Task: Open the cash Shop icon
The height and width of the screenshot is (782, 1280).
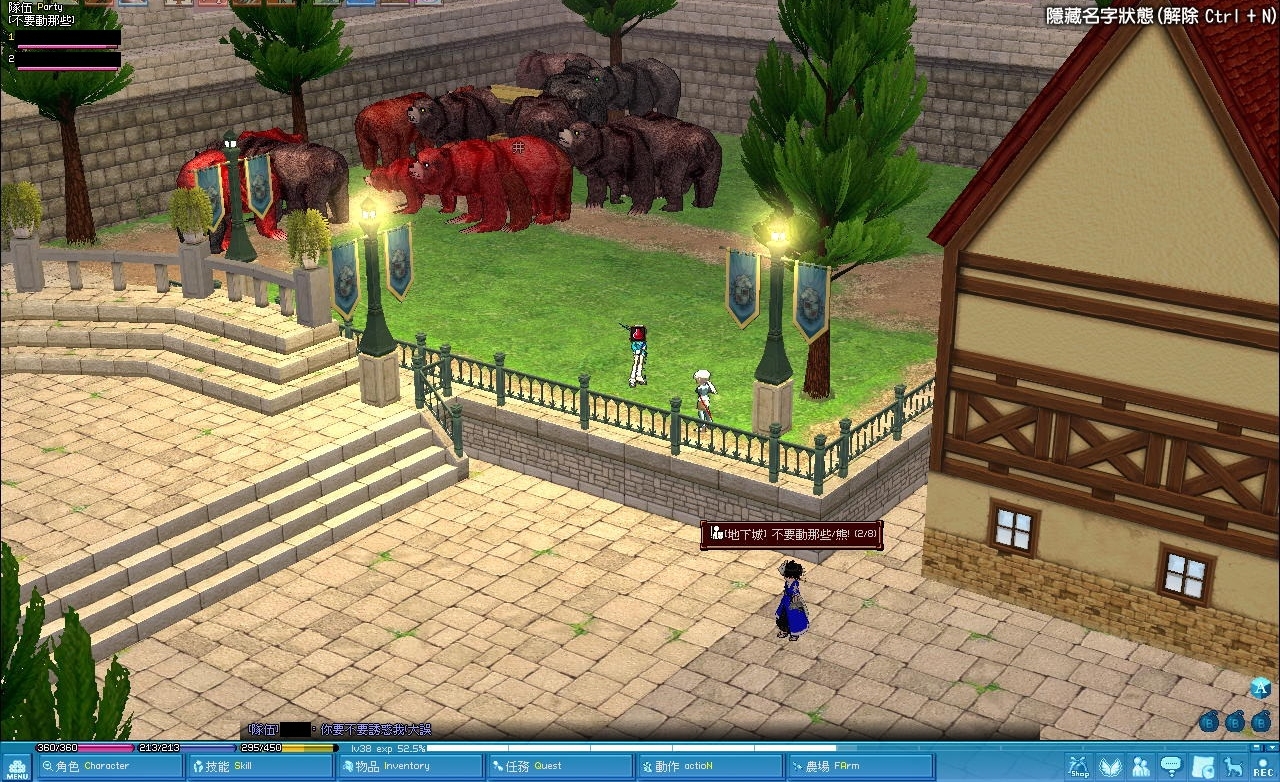Action: pyautogui.click(x=1078, y=767)
